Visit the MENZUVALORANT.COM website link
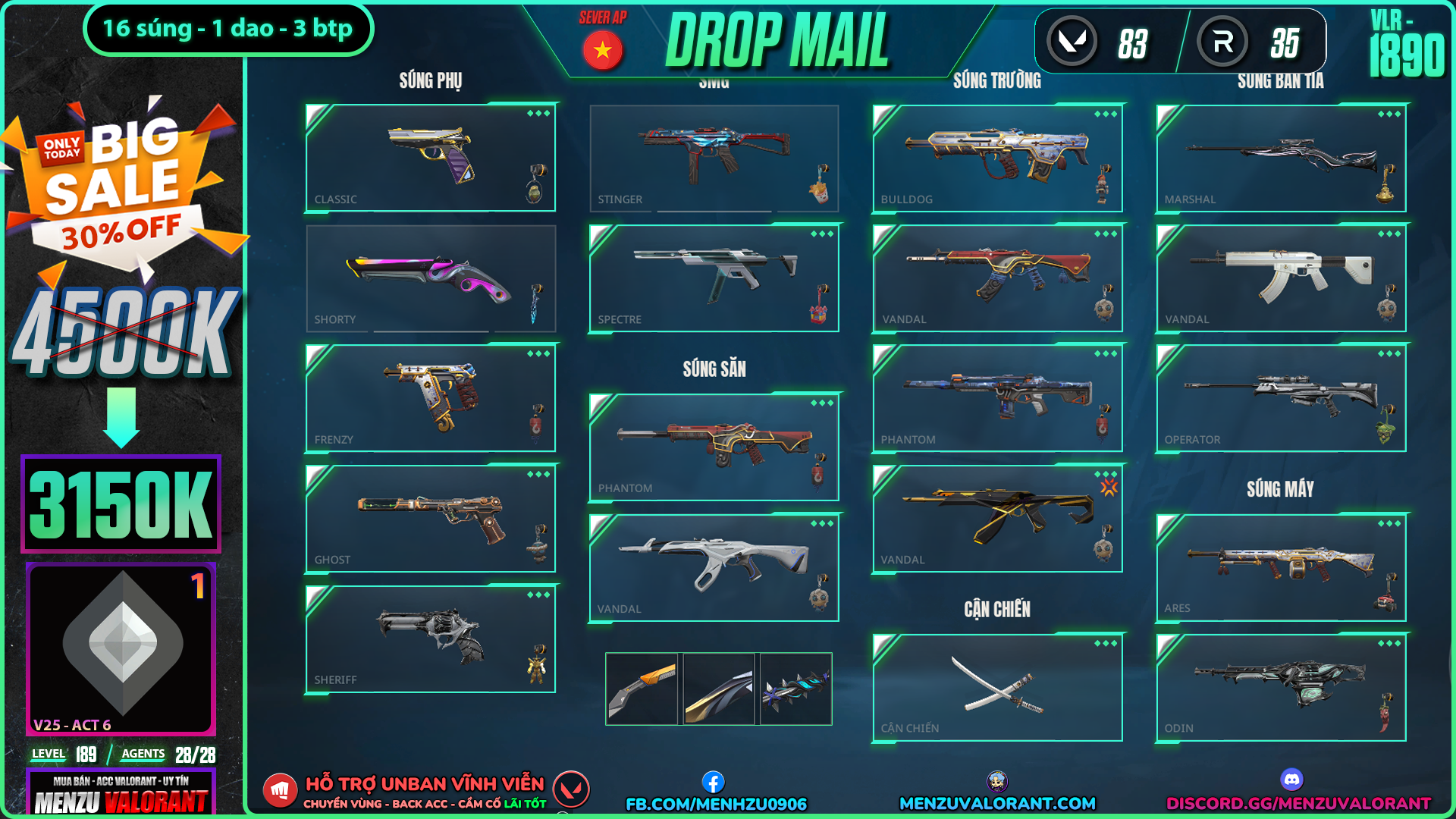Viewport: 1456px width, 819px height. pyautogui.click(x=997, y=803)
